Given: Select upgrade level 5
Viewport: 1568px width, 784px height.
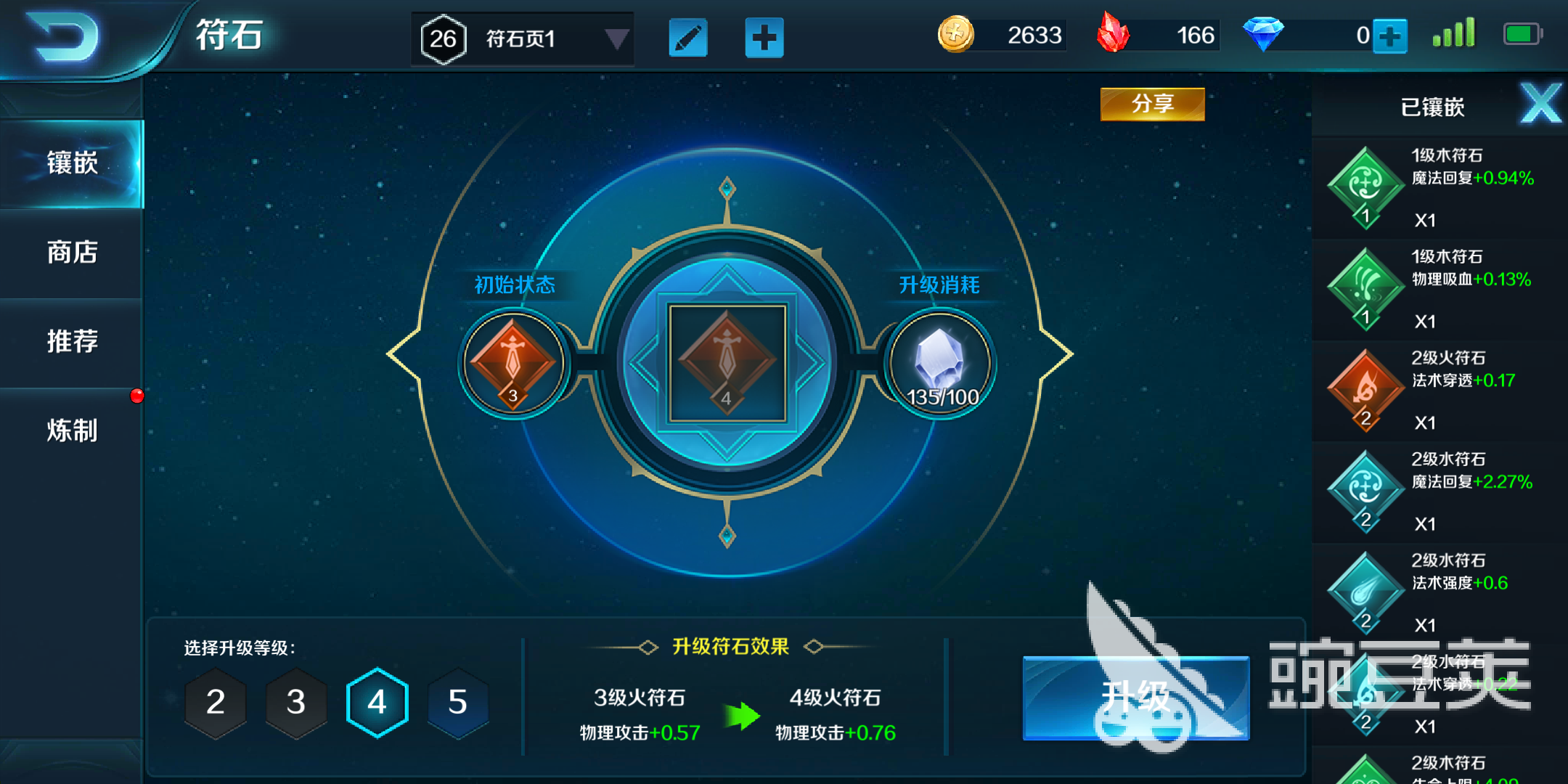Looking at the screenshot, I should click(457, 702).
